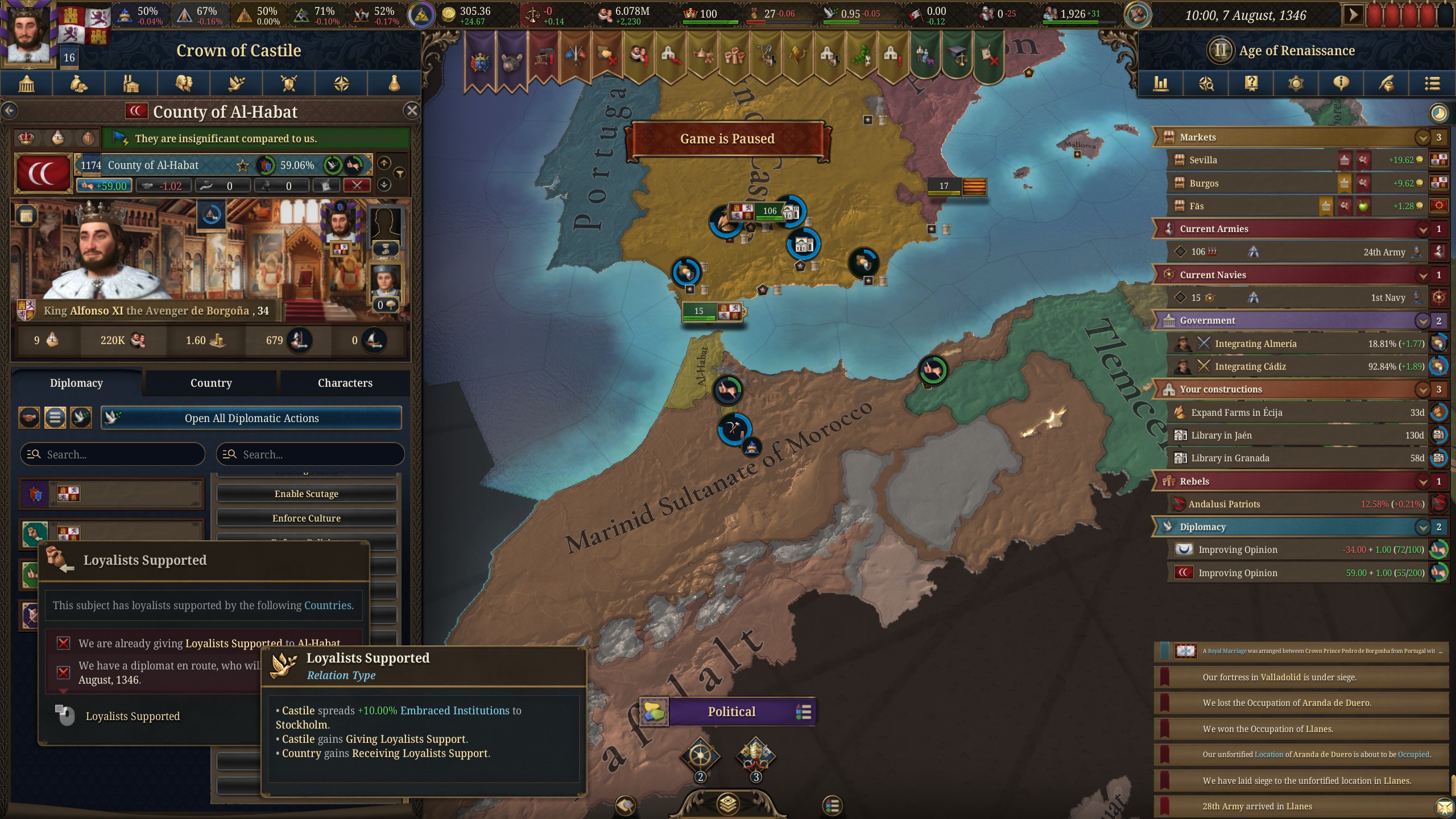Screen dimensions: 1456x819
Task: Open the bar-chart ledger icon below Age of Renaissance
Action: (1161, 84)
